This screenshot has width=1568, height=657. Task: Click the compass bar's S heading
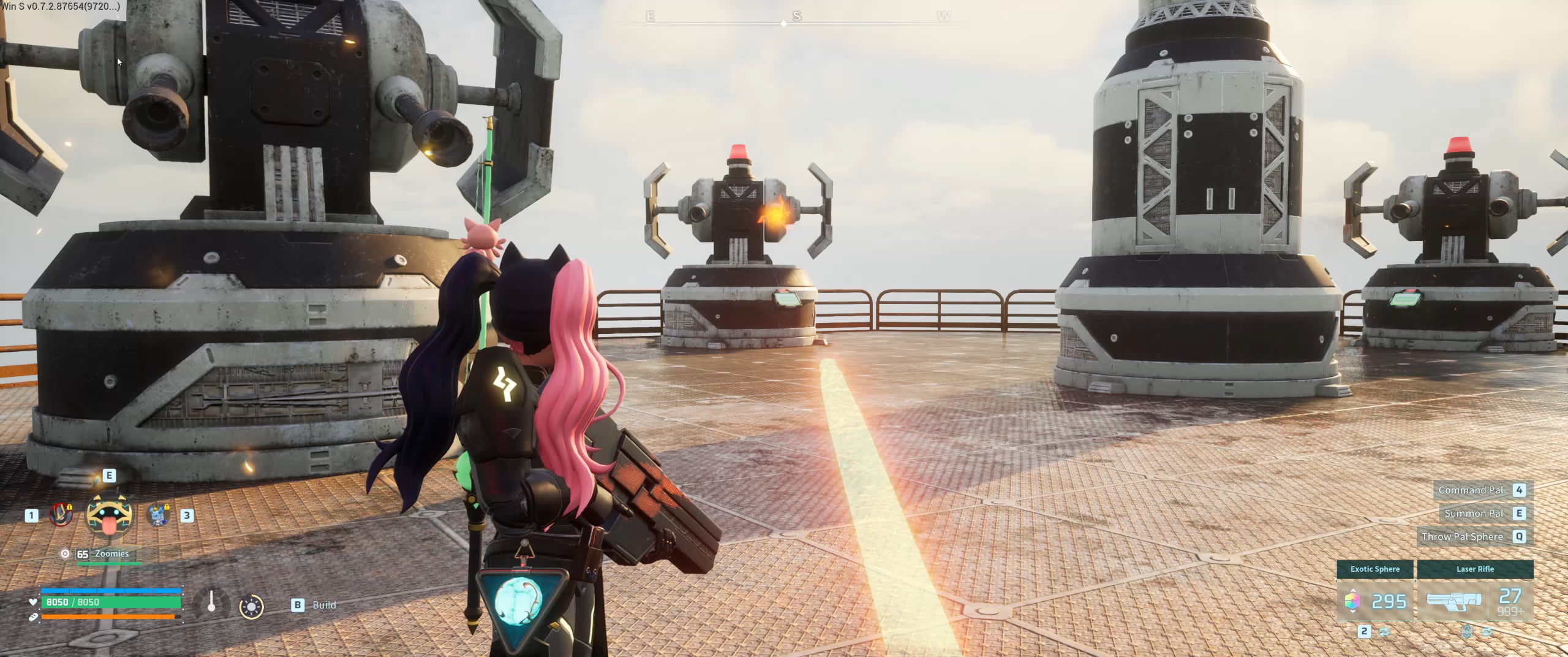(x=796, y=17)
